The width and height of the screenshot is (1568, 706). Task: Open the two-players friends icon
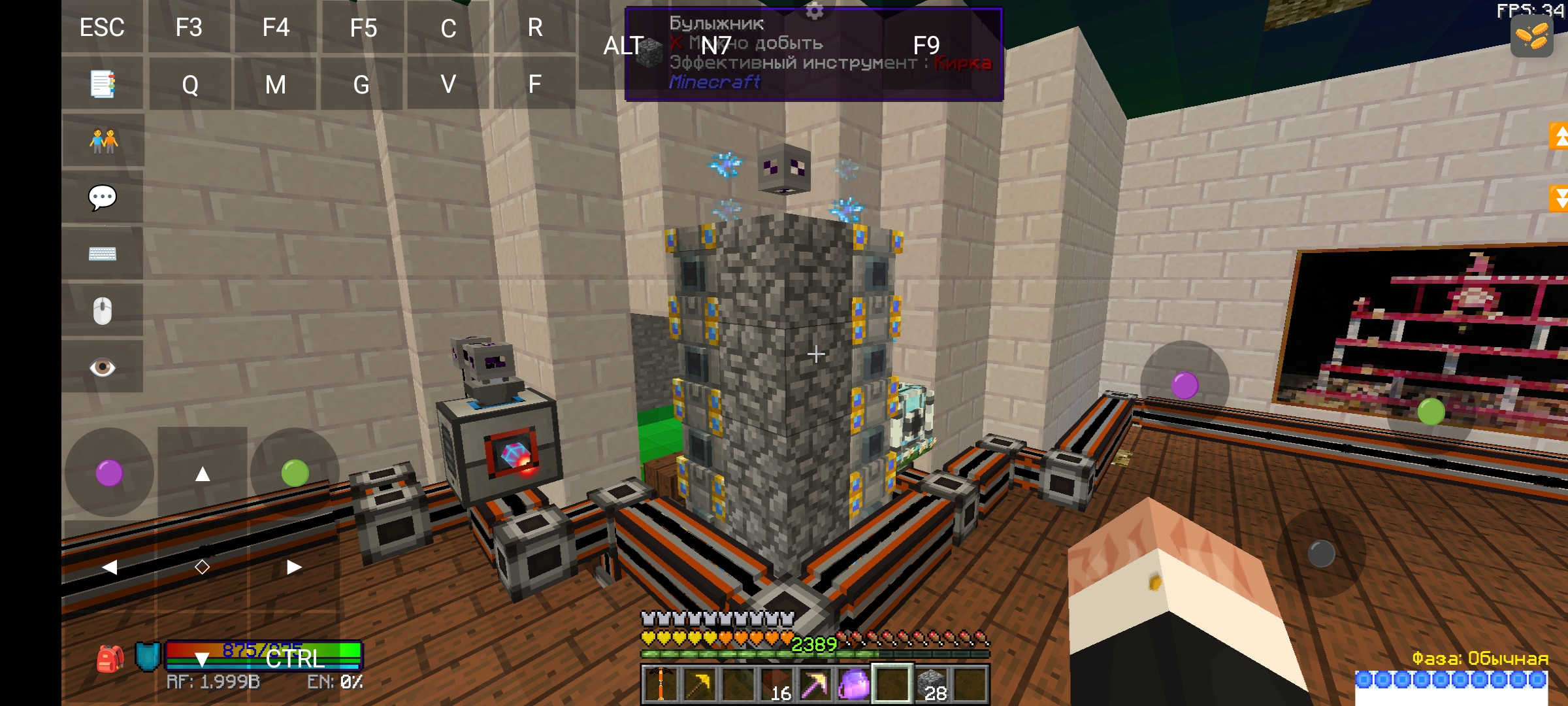[x=103, y=141]
